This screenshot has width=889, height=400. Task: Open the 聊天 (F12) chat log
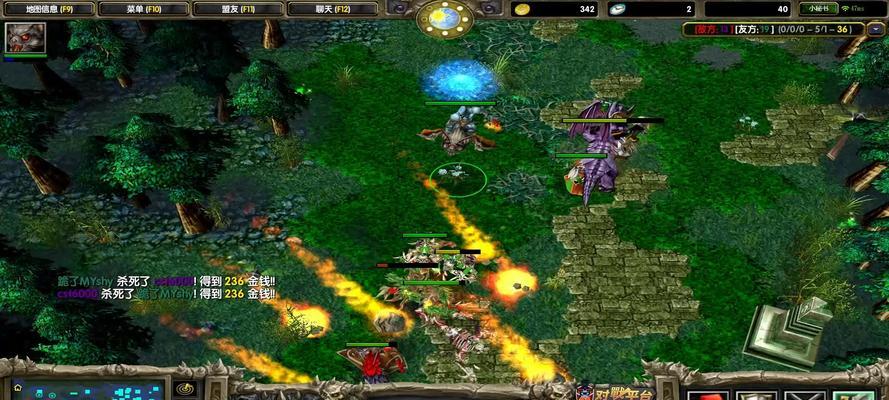(335, 9)
